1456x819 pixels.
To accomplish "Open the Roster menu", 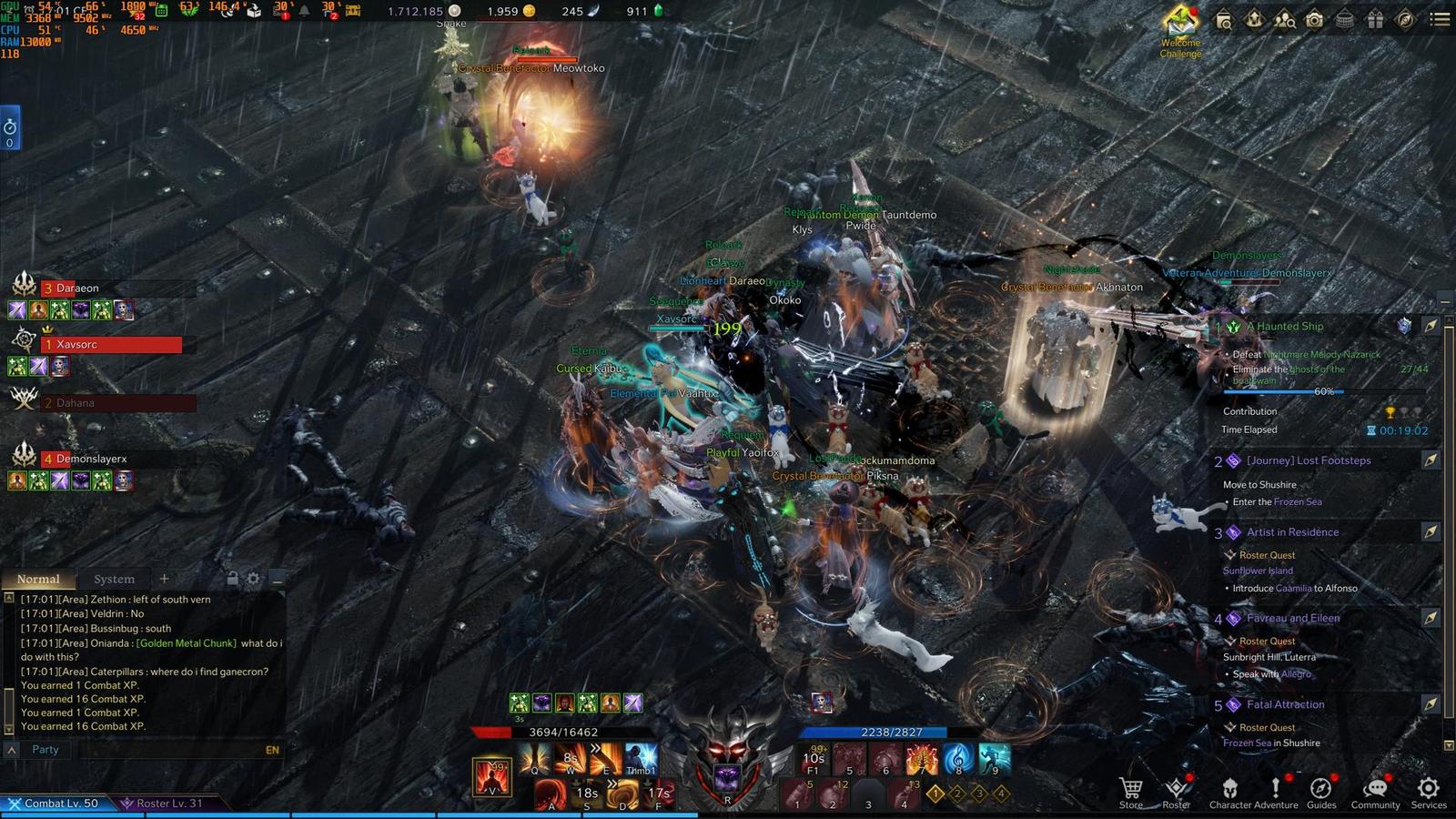I will [x=1176, y=792].
